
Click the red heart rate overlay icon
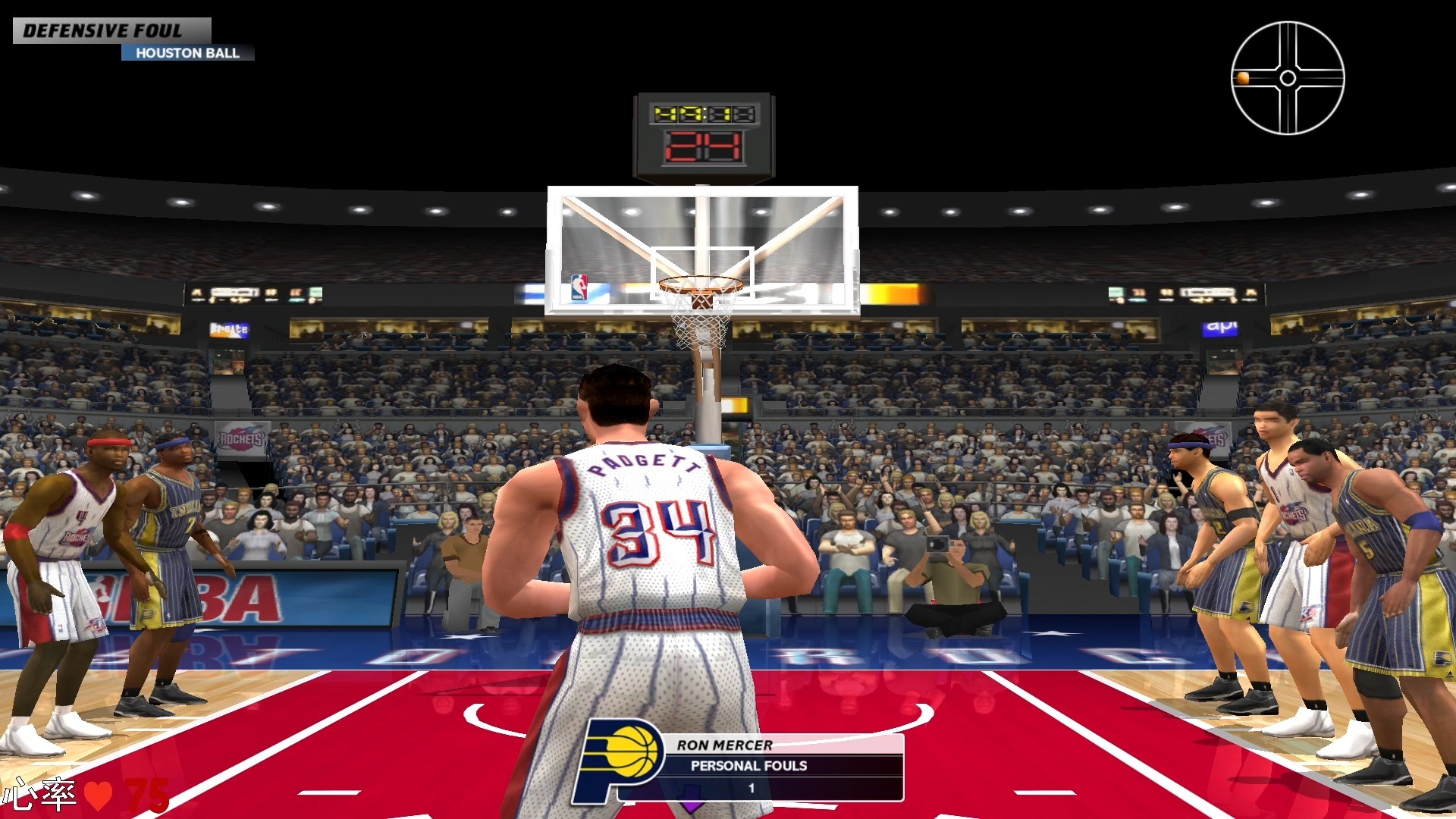click(x=98, y=795)
